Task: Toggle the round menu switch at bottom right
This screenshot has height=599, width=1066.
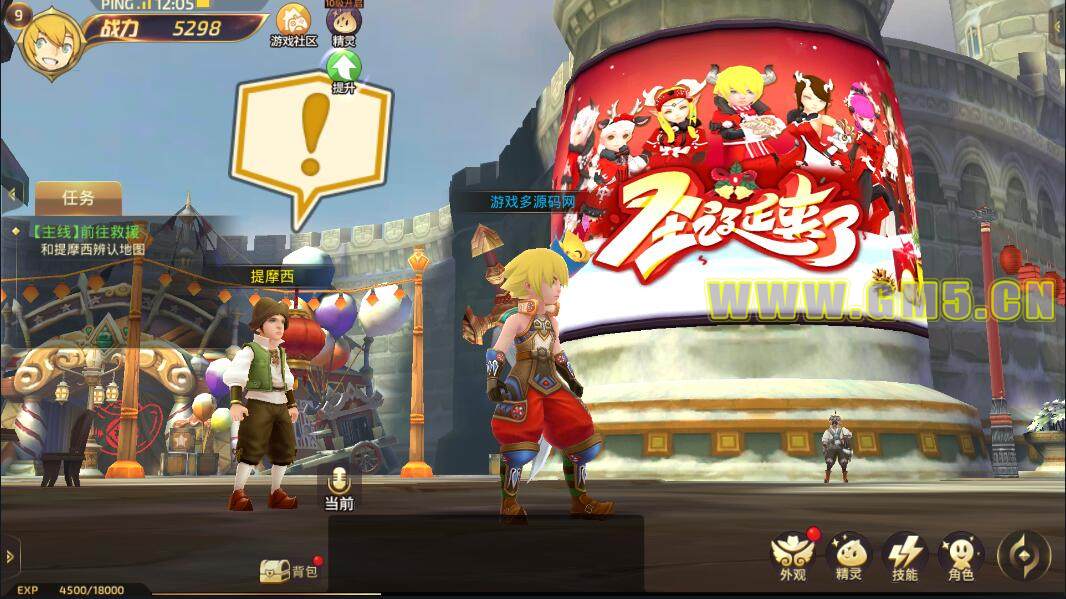Action: pyautogui.click(x=1024, y=554)
